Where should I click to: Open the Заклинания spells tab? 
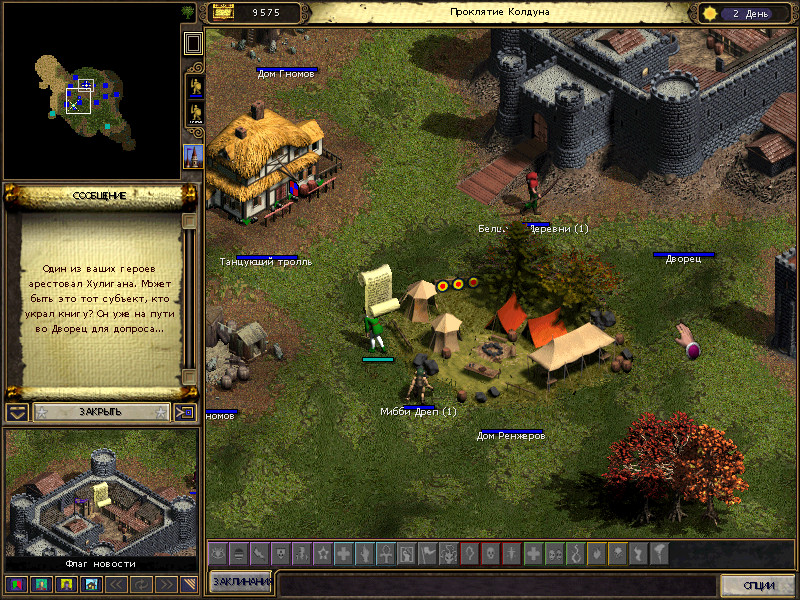click(x=240, y=583)
